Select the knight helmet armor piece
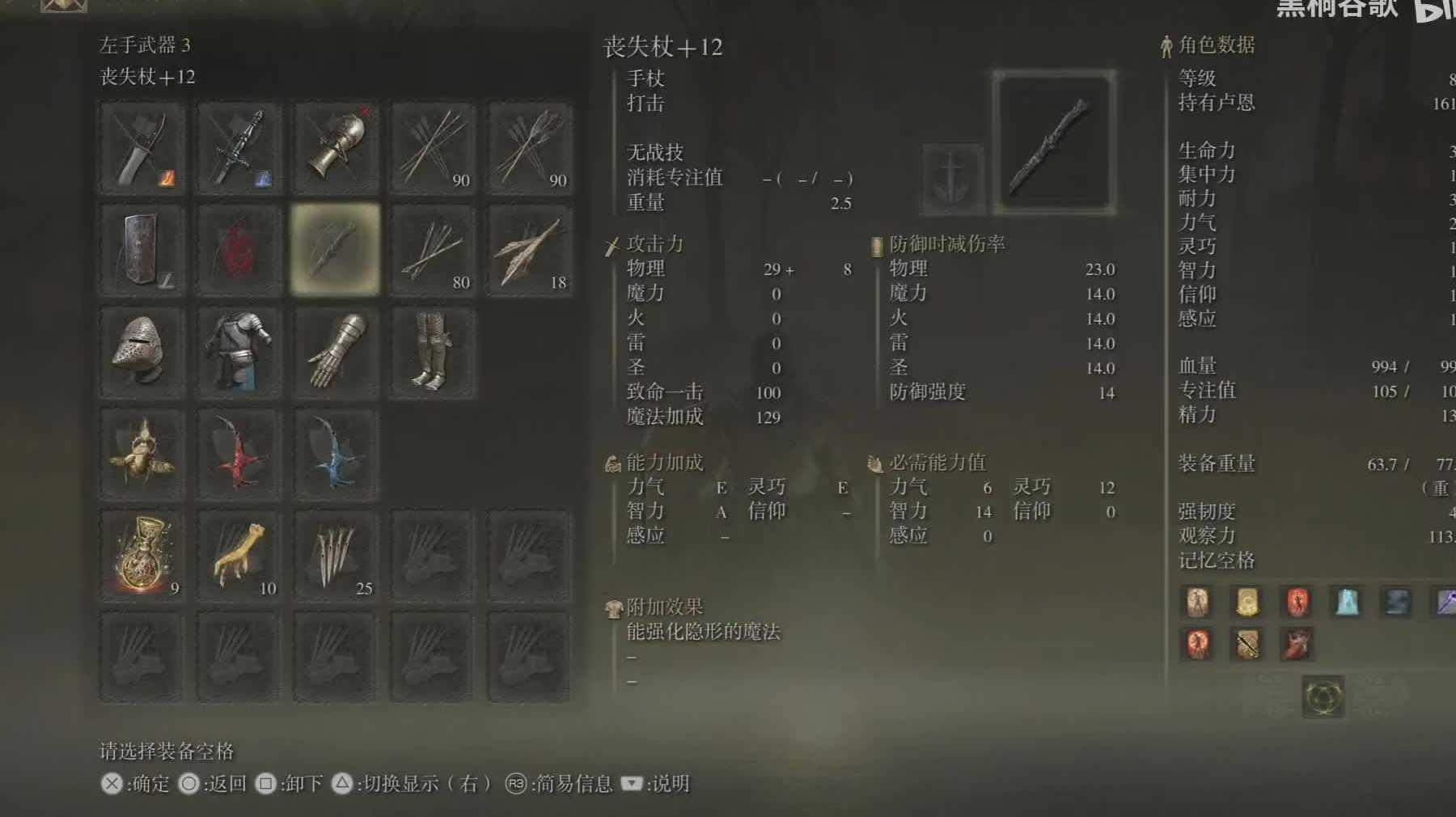Screen dimensions: 1456x817 click(x=141, y=352)
